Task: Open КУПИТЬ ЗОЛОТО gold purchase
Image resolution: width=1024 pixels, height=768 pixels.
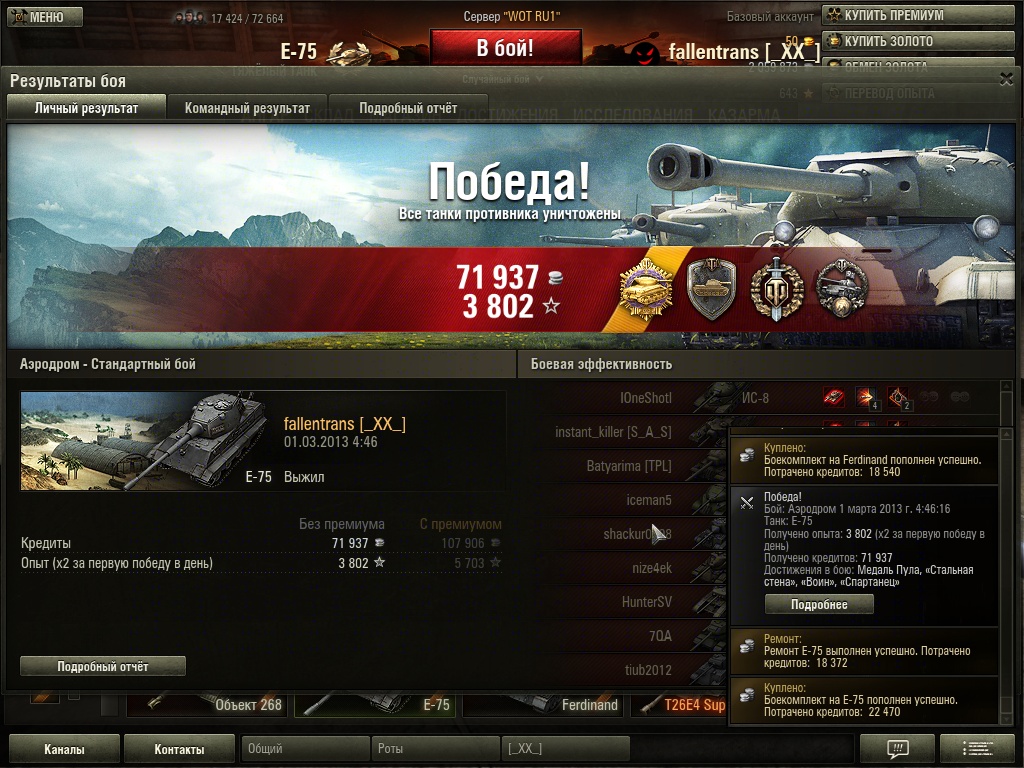Action: click(x=887, y=41)
